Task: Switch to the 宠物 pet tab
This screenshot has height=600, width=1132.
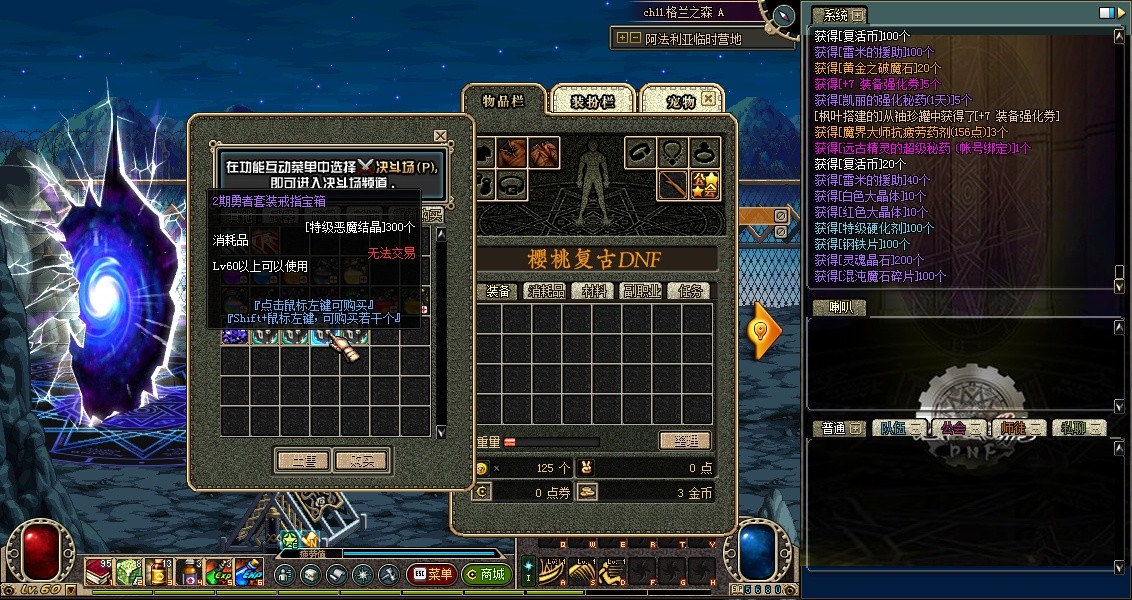Action: pyautogui.click(x=680, y=101)
